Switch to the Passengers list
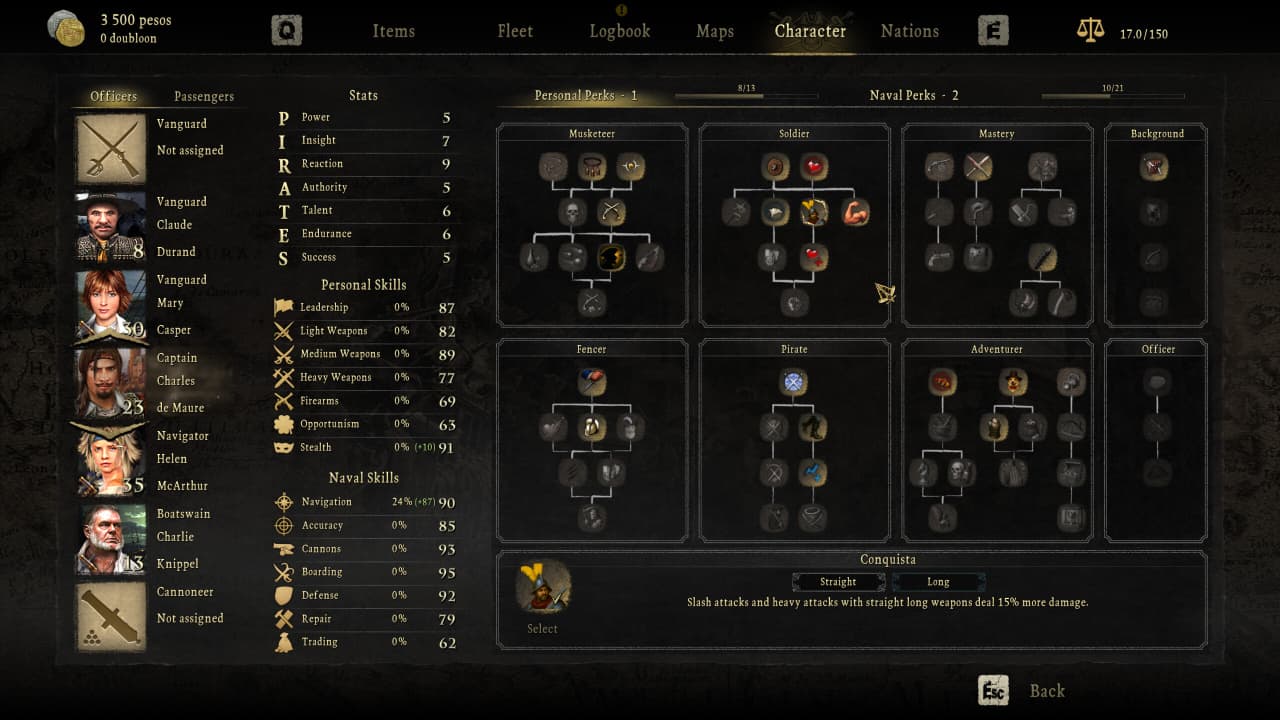The image size is (1280, 720). 204,96
